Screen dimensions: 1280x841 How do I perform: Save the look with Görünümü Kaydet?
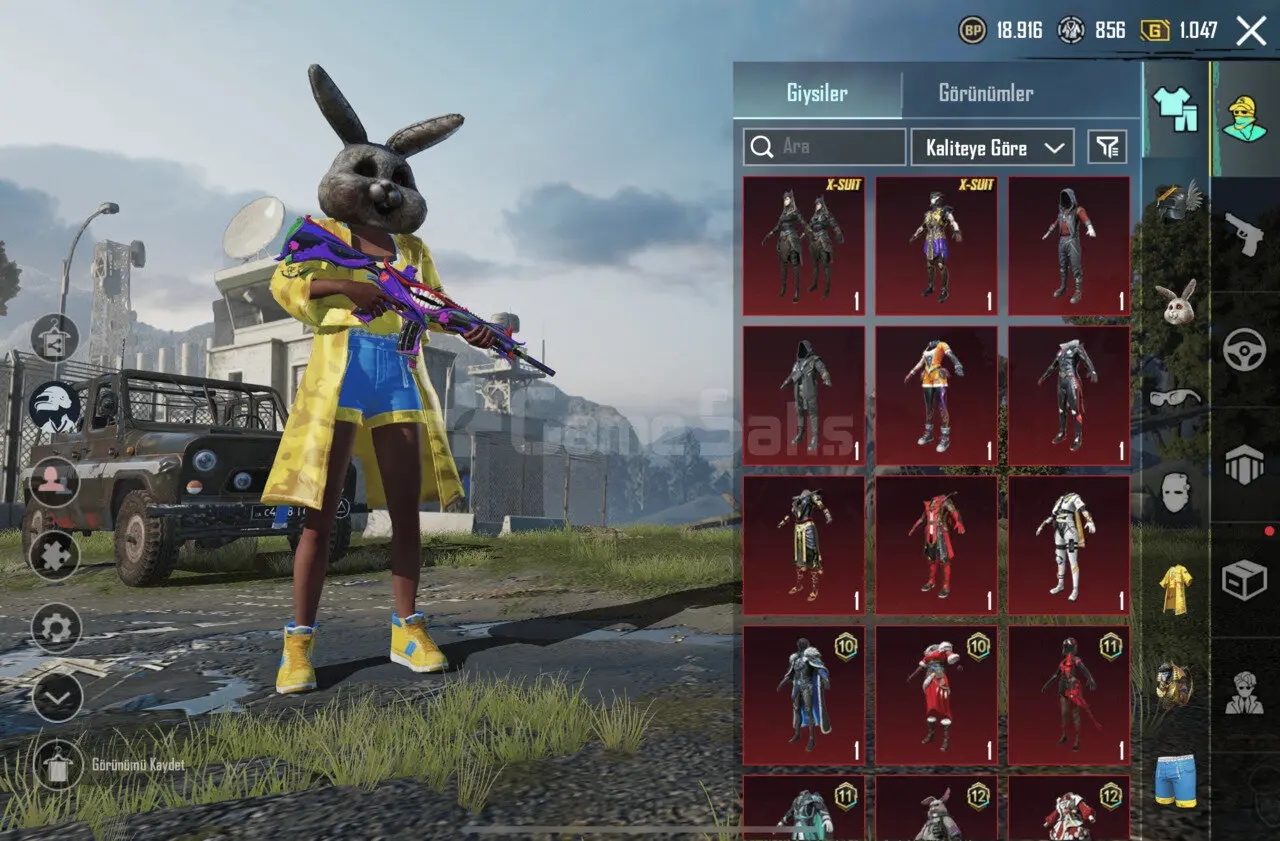point(56,765)
